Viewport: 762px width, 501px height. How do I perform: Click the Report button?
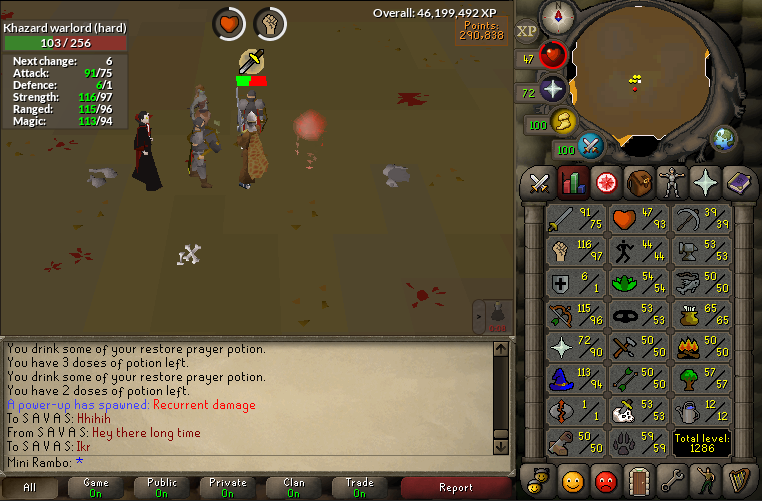click(x=455, y=487)
